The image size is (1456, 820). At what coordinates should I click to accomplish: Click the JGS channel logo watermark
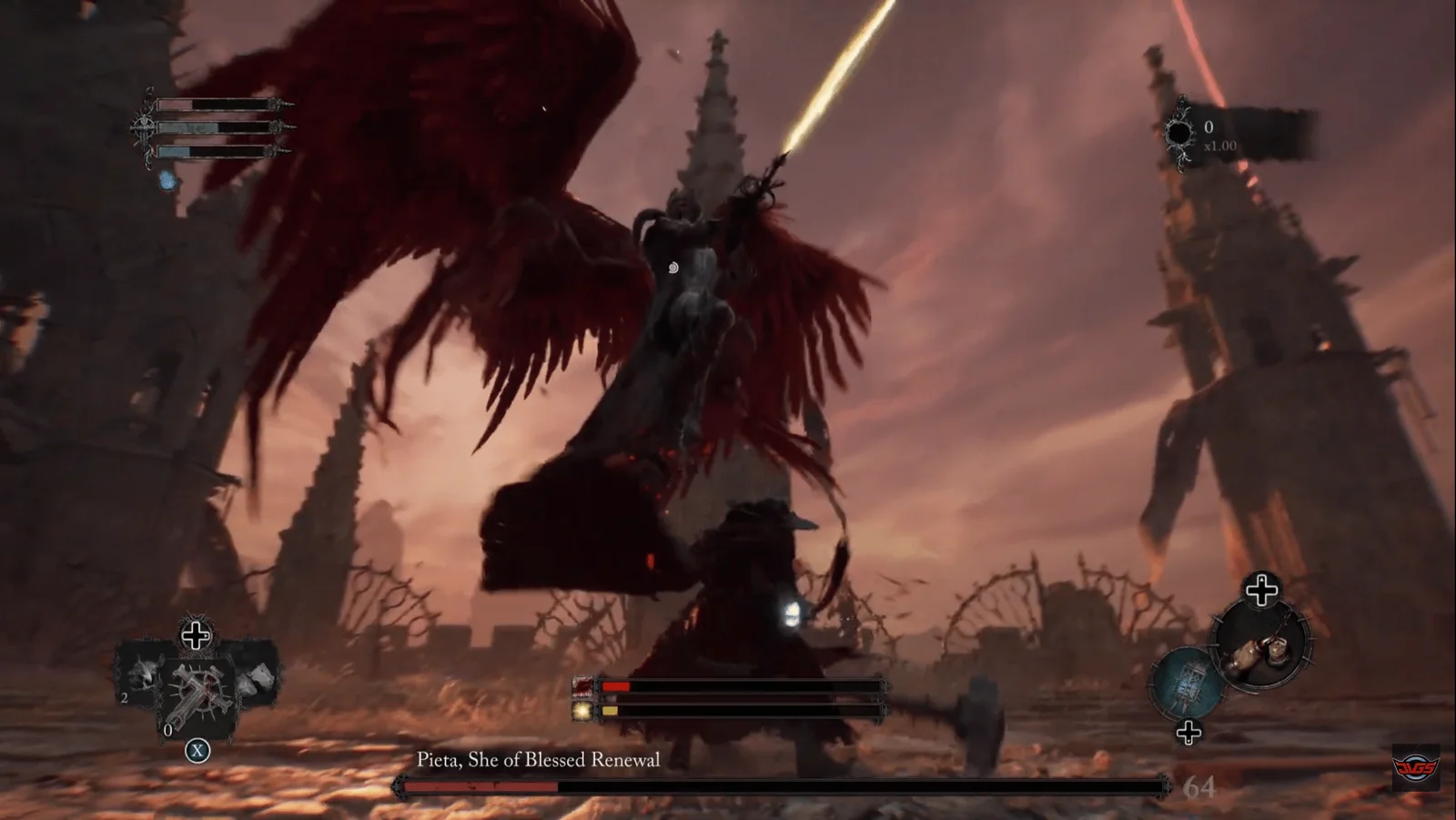pyautogui.click(x=1416, y=767)
